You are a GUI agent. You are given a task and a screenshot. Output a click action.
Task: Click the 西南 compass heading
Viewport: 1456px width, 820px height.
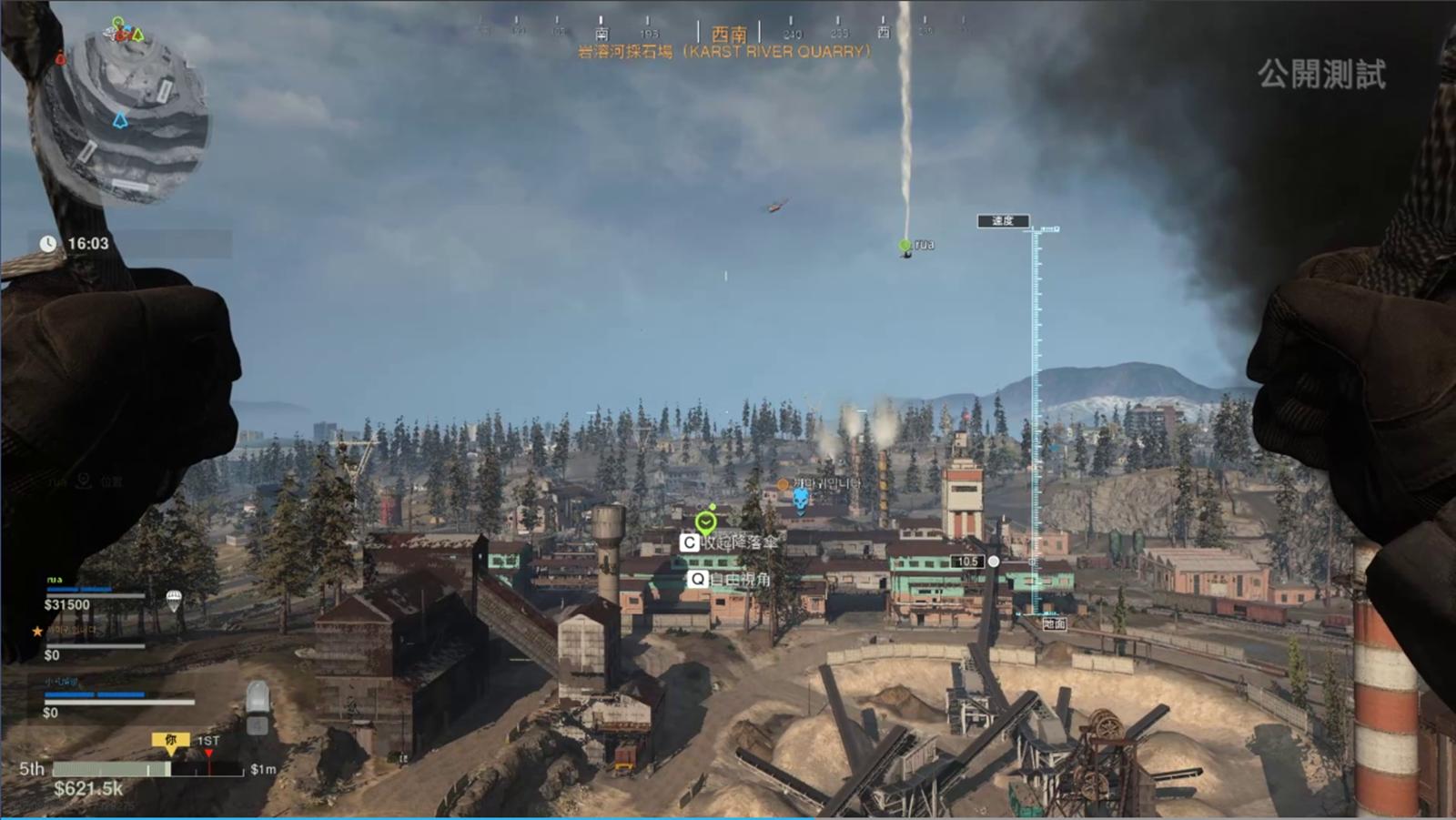pos(728,34)
